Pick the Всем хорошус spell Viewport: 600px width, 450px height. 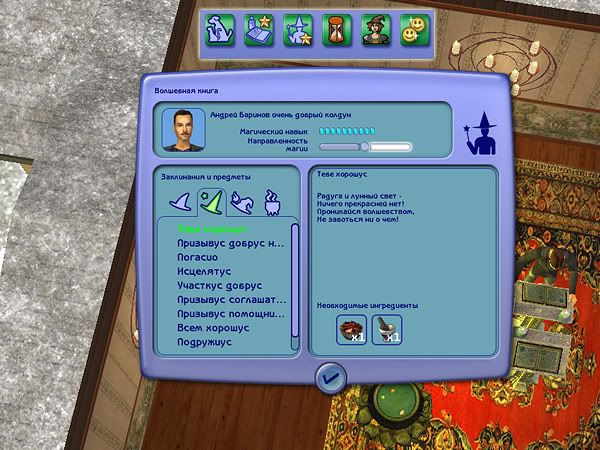(x=213, y=327)
